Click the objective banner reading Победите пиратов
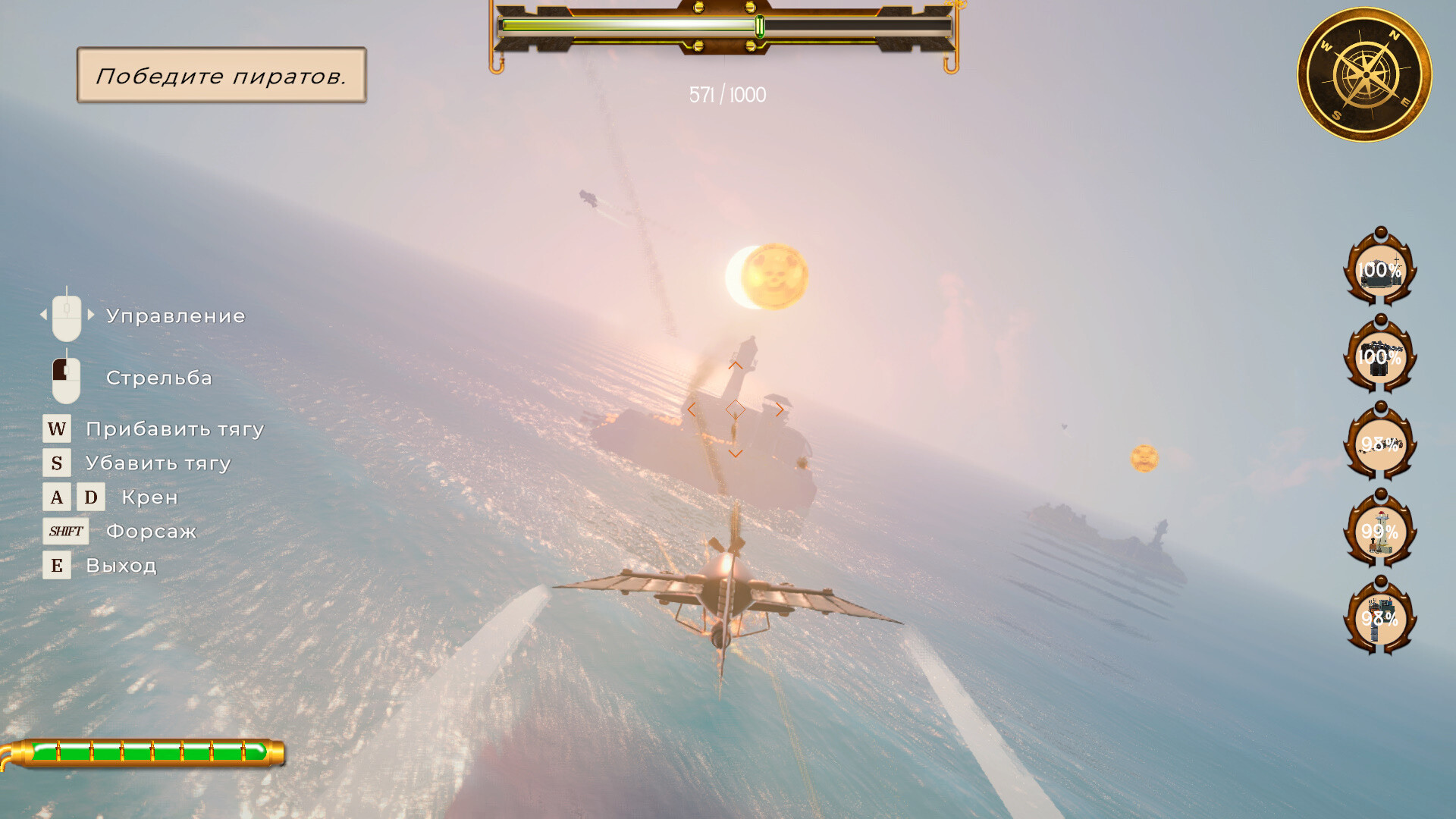1456x819 pixels. pyautogui.click(x=221, y=77)
